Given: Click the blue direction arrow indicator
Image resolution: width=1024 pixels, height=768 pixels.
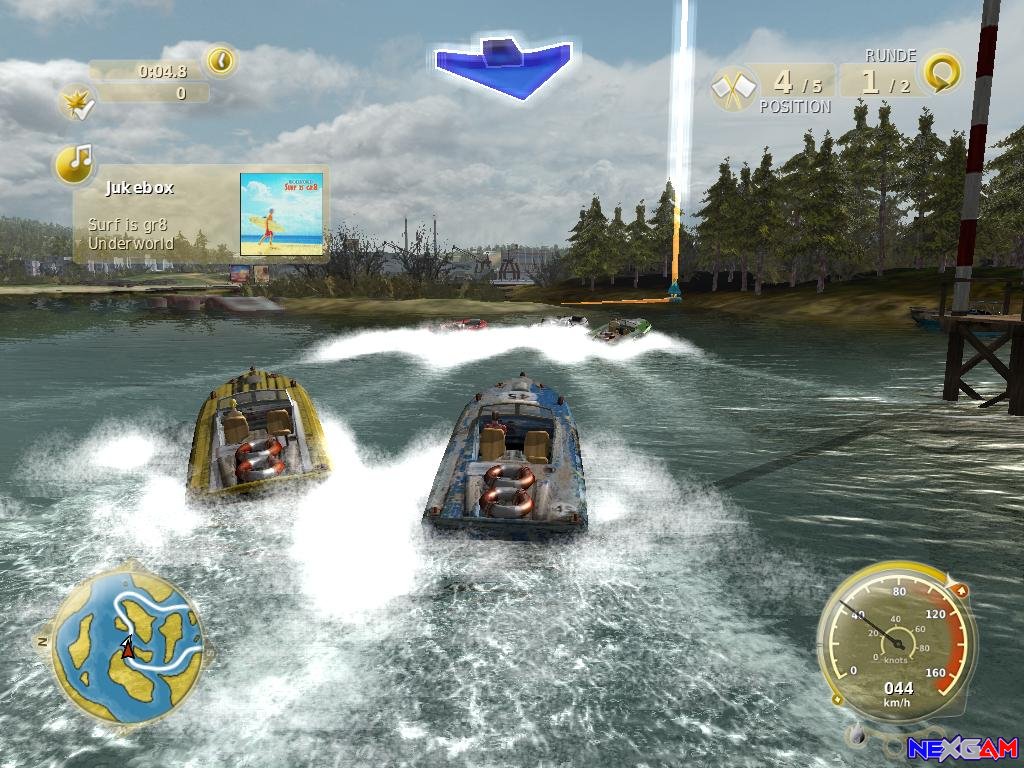Looking at the screenshot, I should tap(503, 66).
